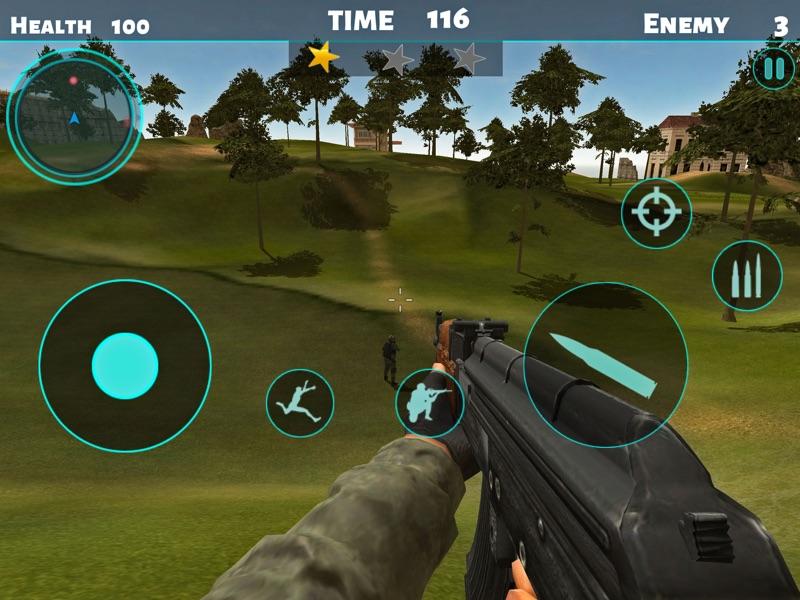Fire the weapon with the large bullet button
Image resolution: width=800 pixels, height=600 pixels.
tap(605, 365)
